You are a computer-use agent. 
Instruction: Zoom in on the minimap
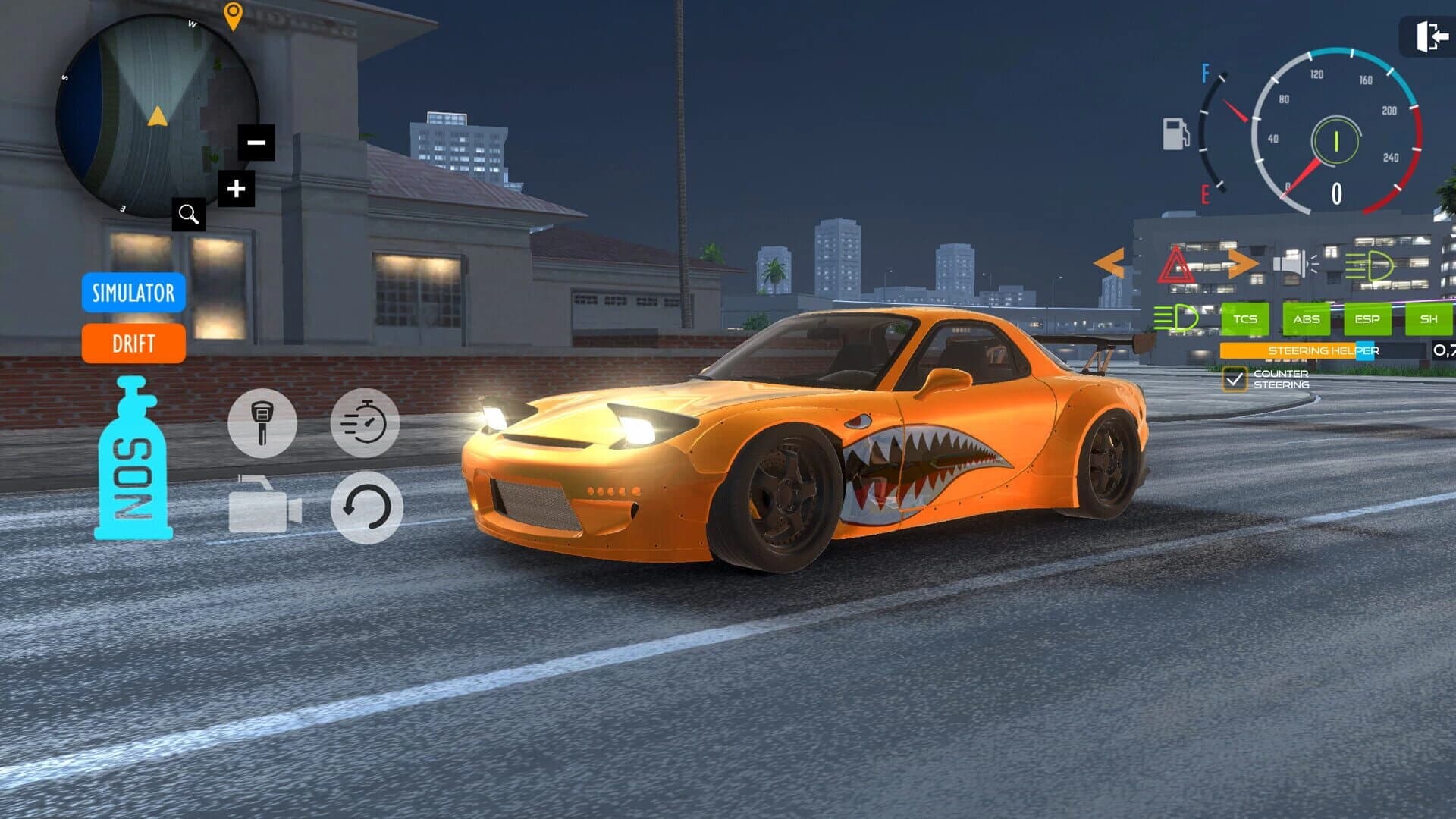point(235,187)
